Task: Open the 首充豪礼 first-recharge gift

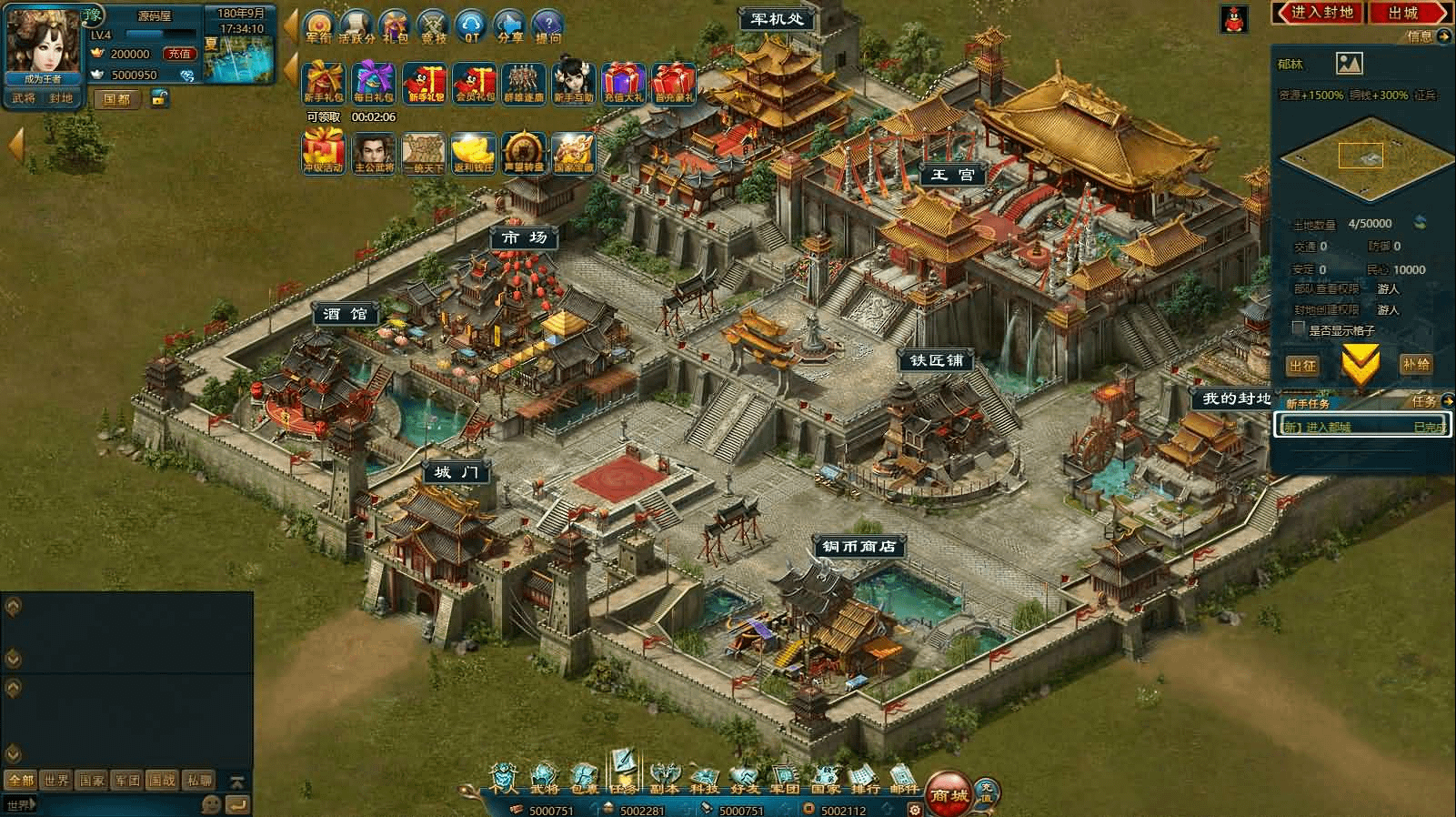Action: click(674, 83)
